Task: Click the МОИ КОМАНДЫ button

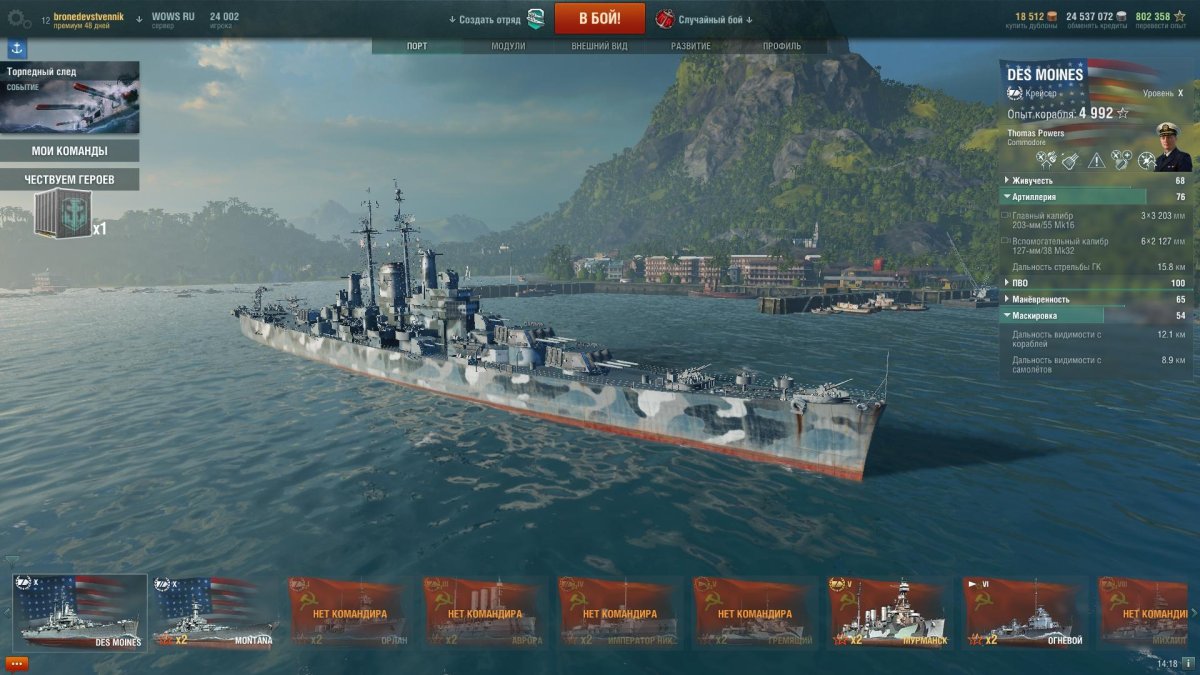Action: click(x=69, y=151)
